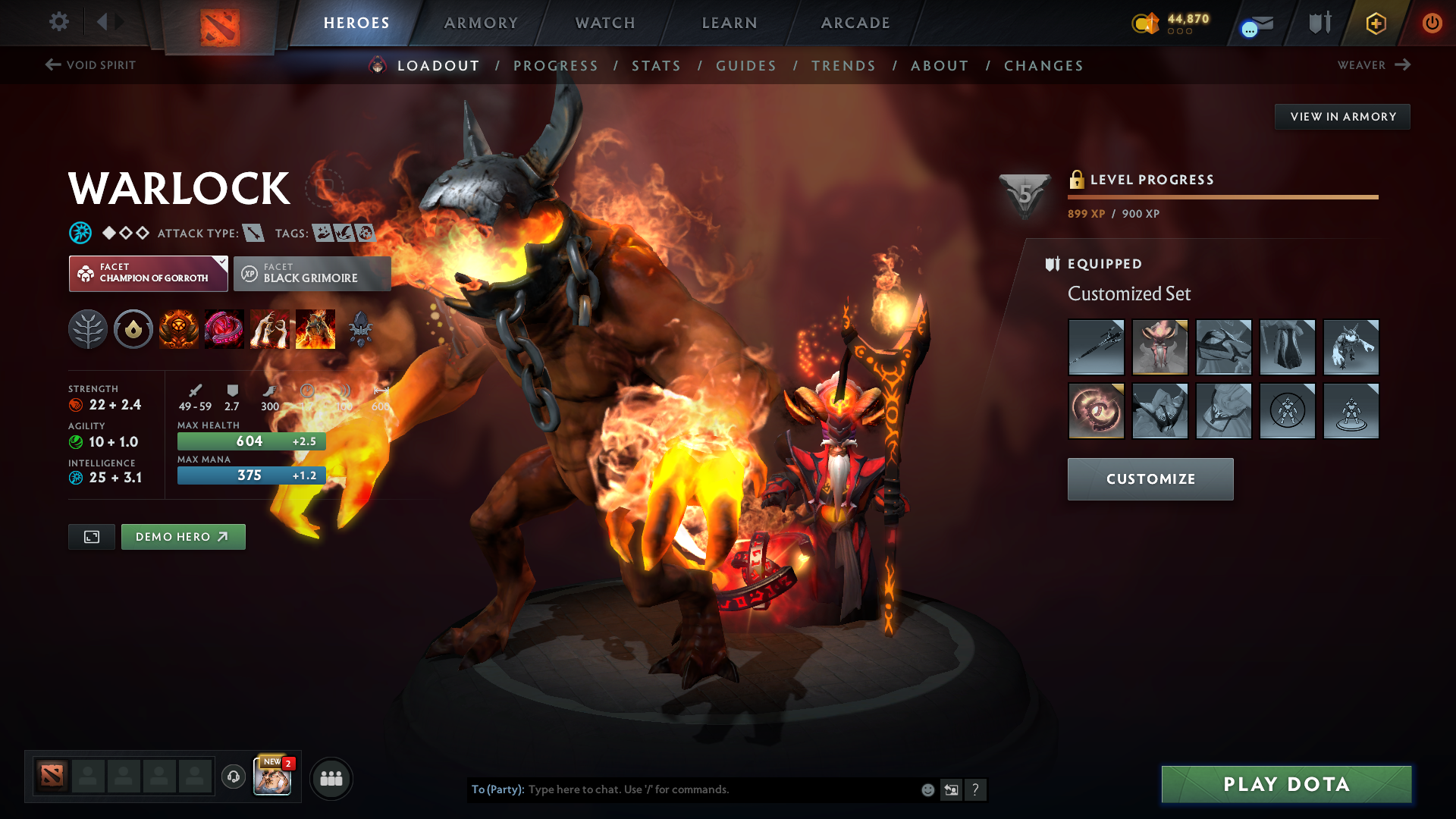Image resolution: width=1456 pixels, height=819 pixels.
Task: Click the Level Progress XP bar
Action: point(1222,197)
